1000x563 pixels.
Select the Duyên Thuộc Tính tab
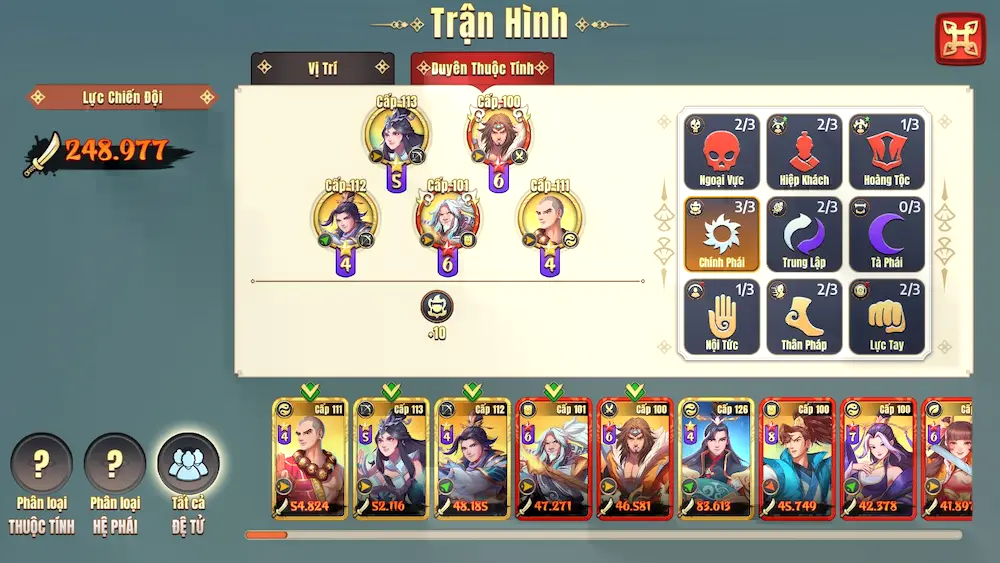pos(482,68)
